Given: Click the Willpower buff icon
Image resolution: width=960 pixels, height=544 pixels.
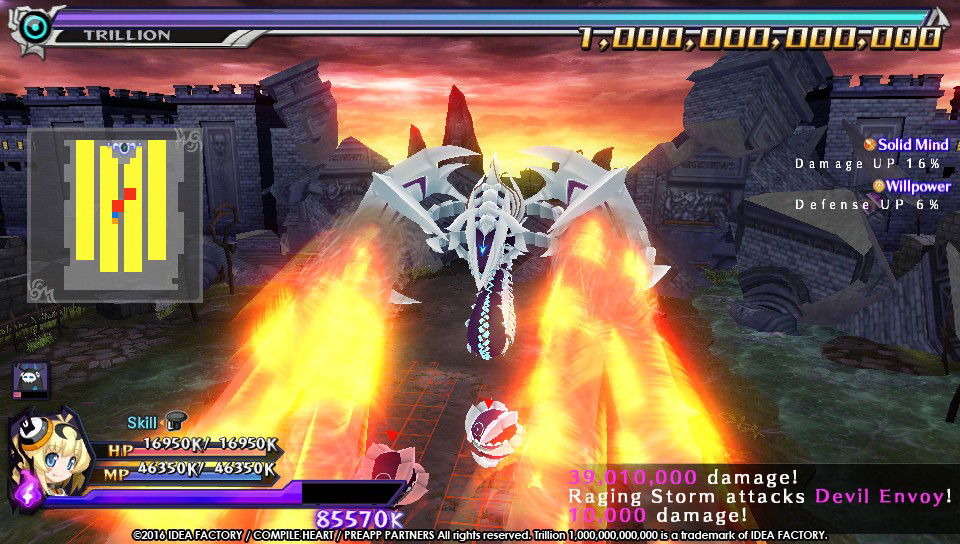Looking at the screenshot, I should (878, 186).
